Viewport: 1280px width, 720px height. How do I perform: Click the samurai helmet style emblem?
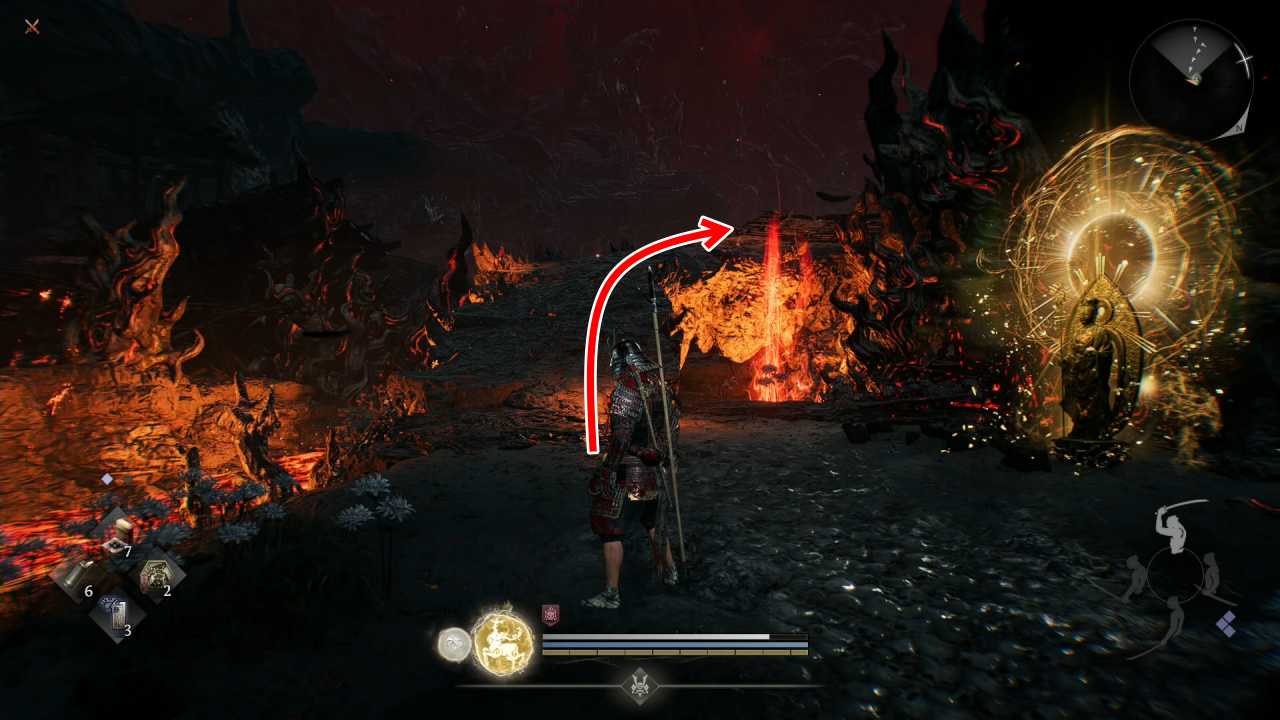[640, 685]
